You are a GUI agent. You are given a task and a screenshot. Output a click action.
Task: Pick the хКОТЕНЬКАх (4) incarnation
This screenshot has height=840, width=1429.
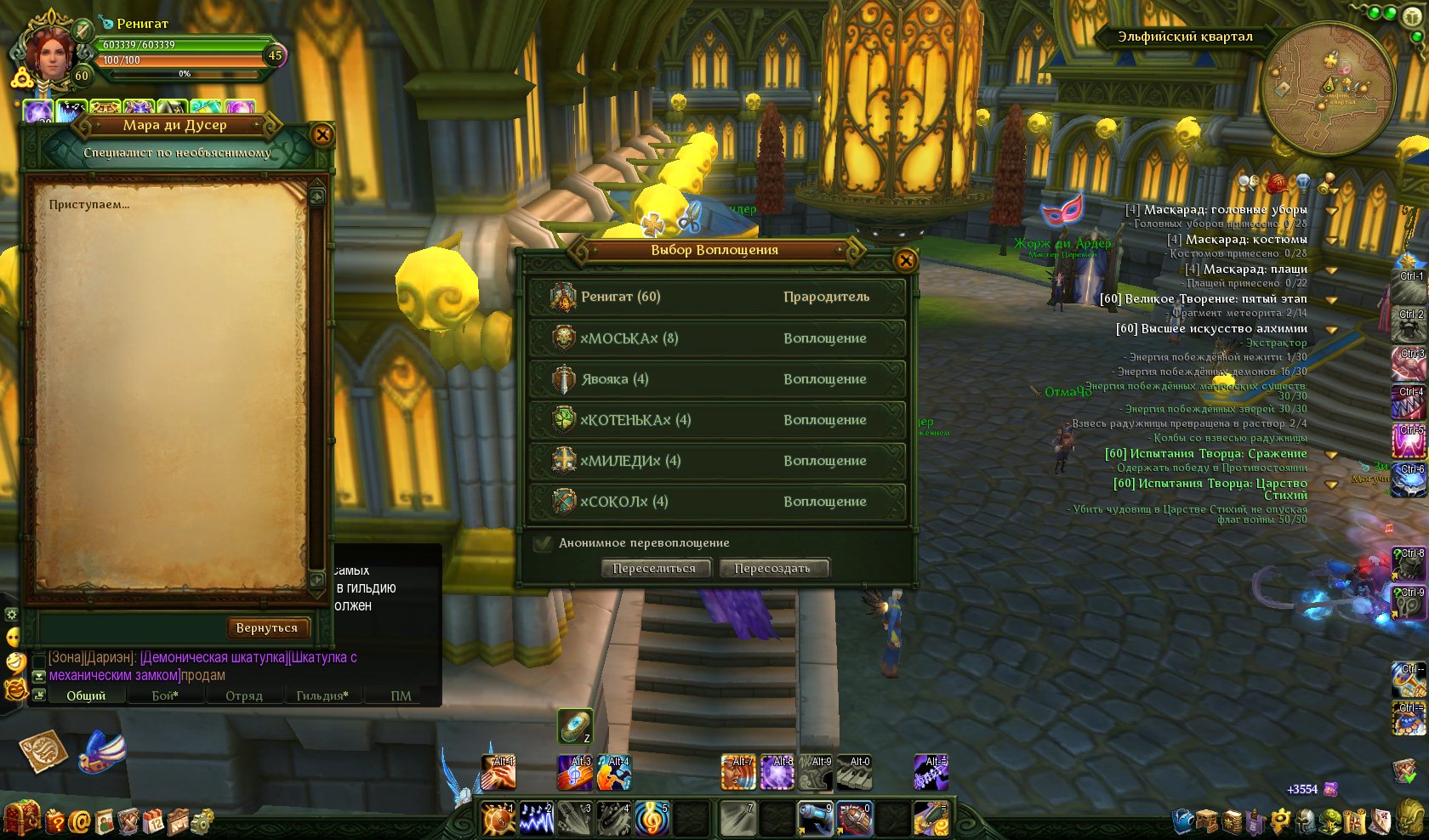pos(716,420)
